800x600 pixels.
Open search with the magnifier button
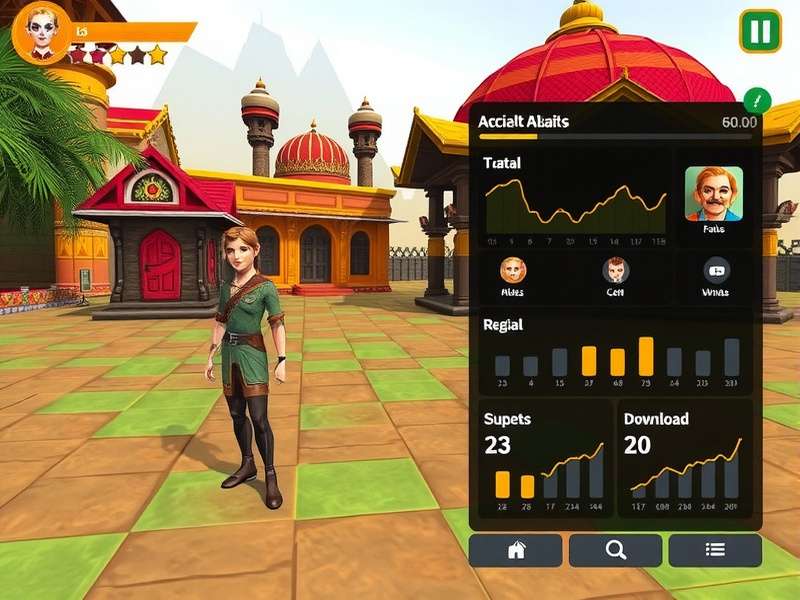click(x=615, y=550)
